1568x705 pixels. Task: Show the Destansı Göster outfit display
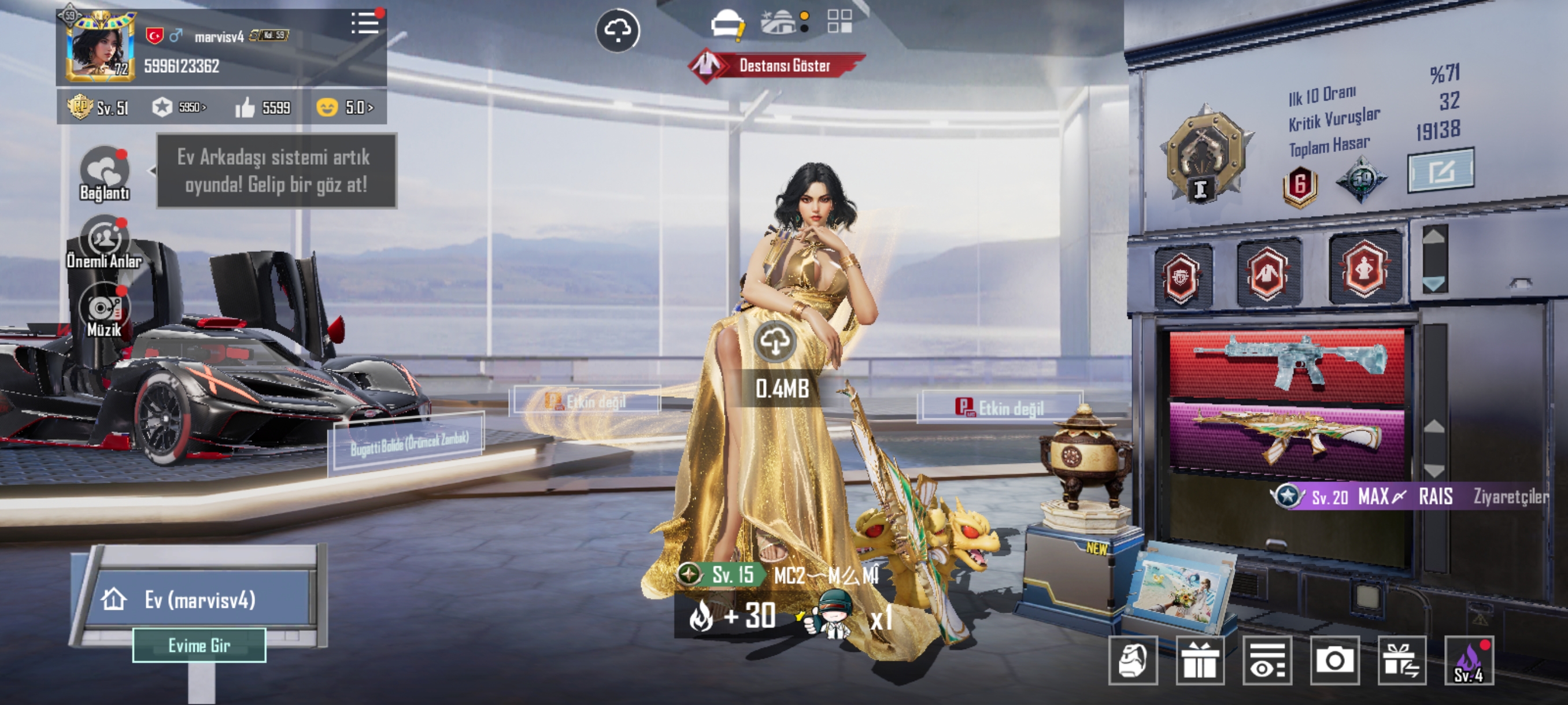tap(776, 65)
